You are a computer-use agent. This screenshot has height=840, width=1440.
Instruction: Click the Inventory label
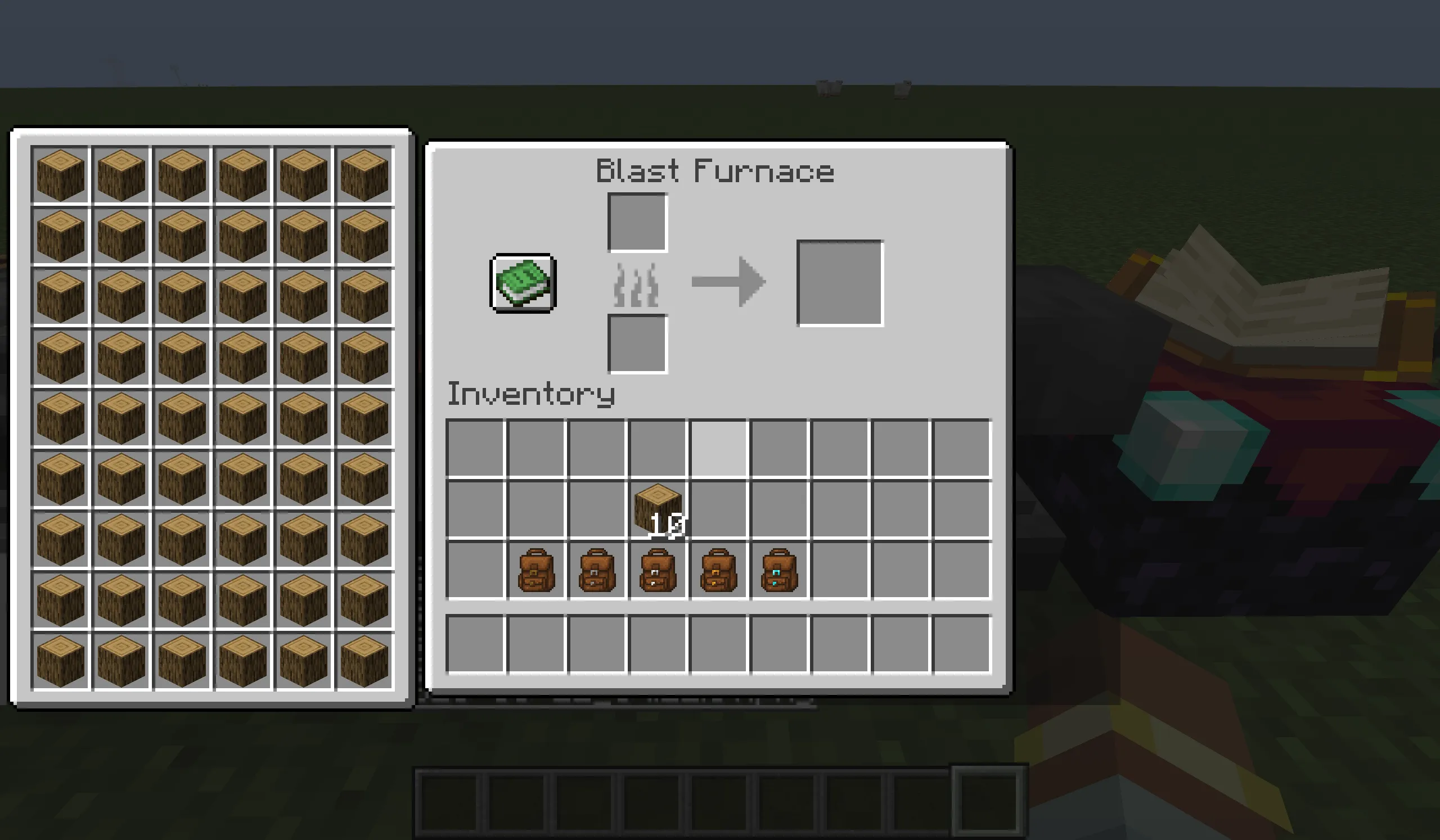(532, 394)
